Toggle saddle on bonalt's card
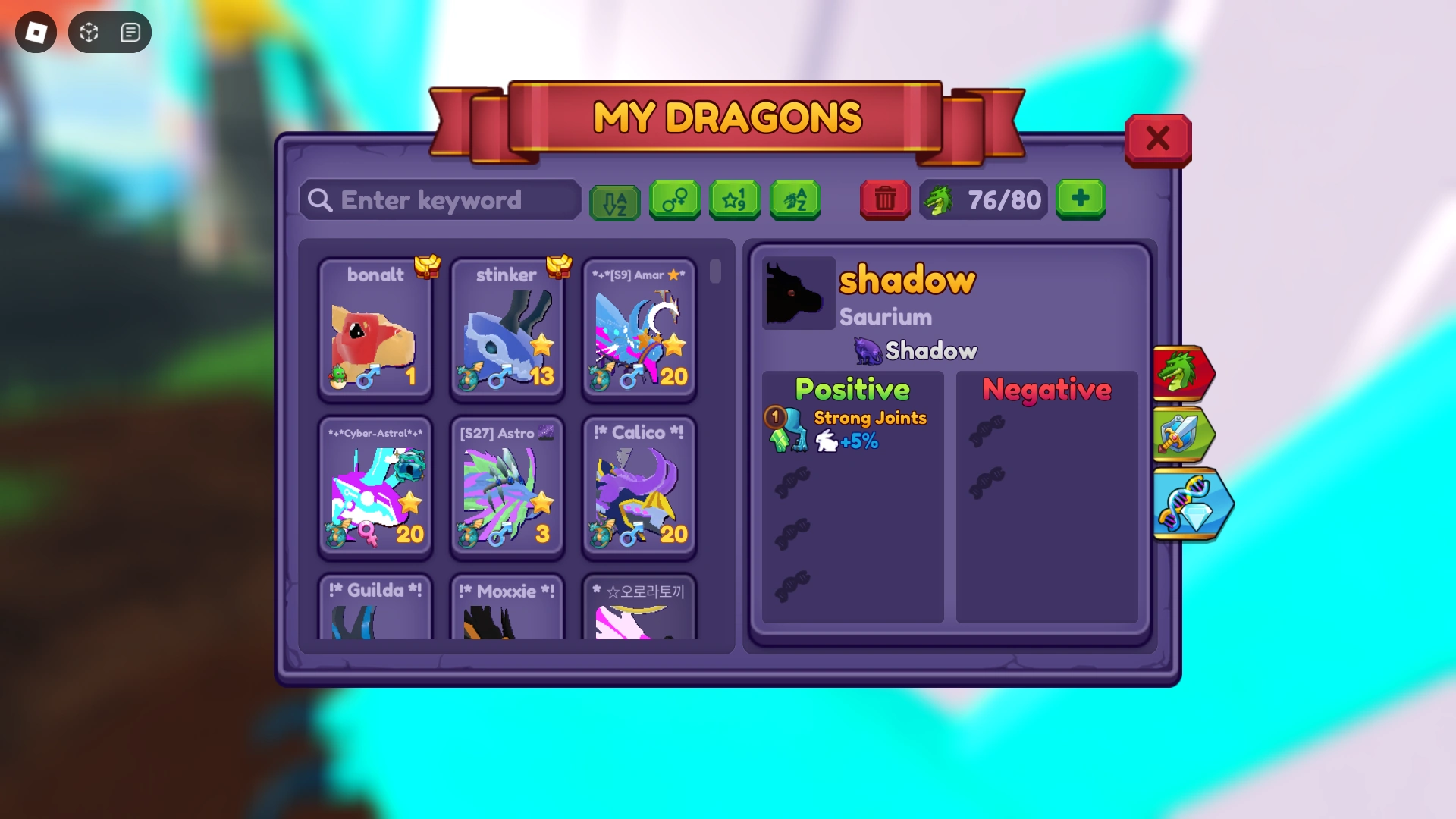This screenshot has width=1456, height=819. tap(427, 267)
